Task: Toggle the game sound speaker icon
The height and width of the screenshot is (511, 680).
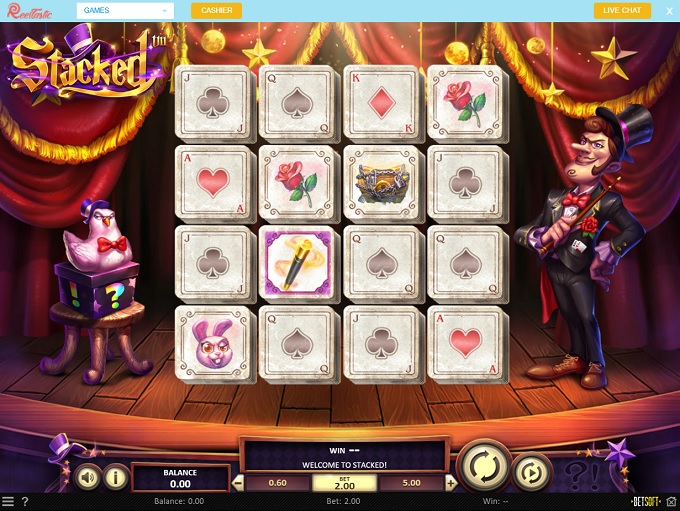Action: [x=89, y=478]
